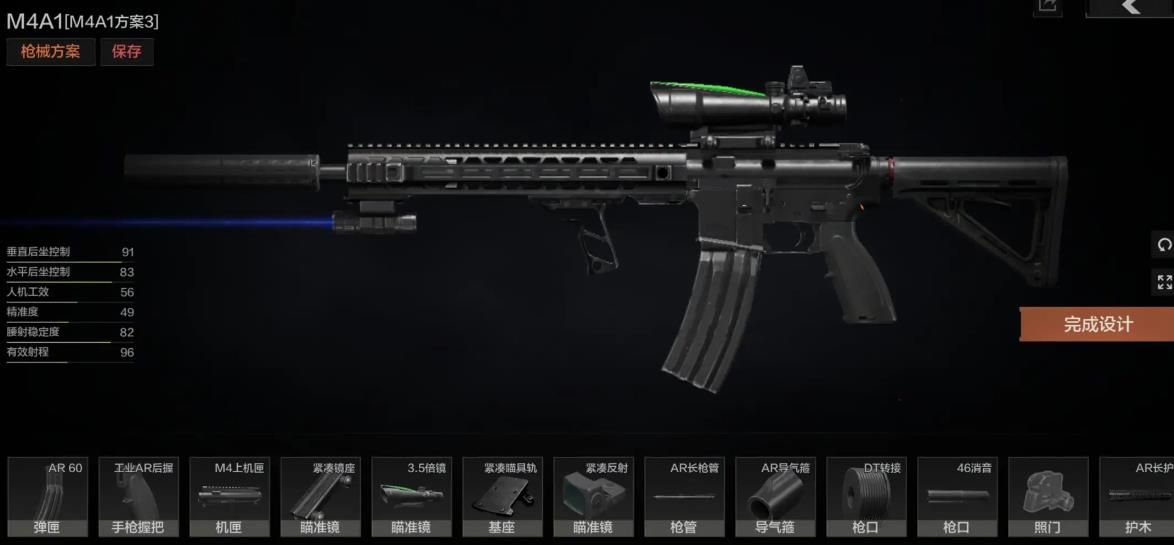Select the 紧凑镜座 scope mount slot

(x=320, y=497)
